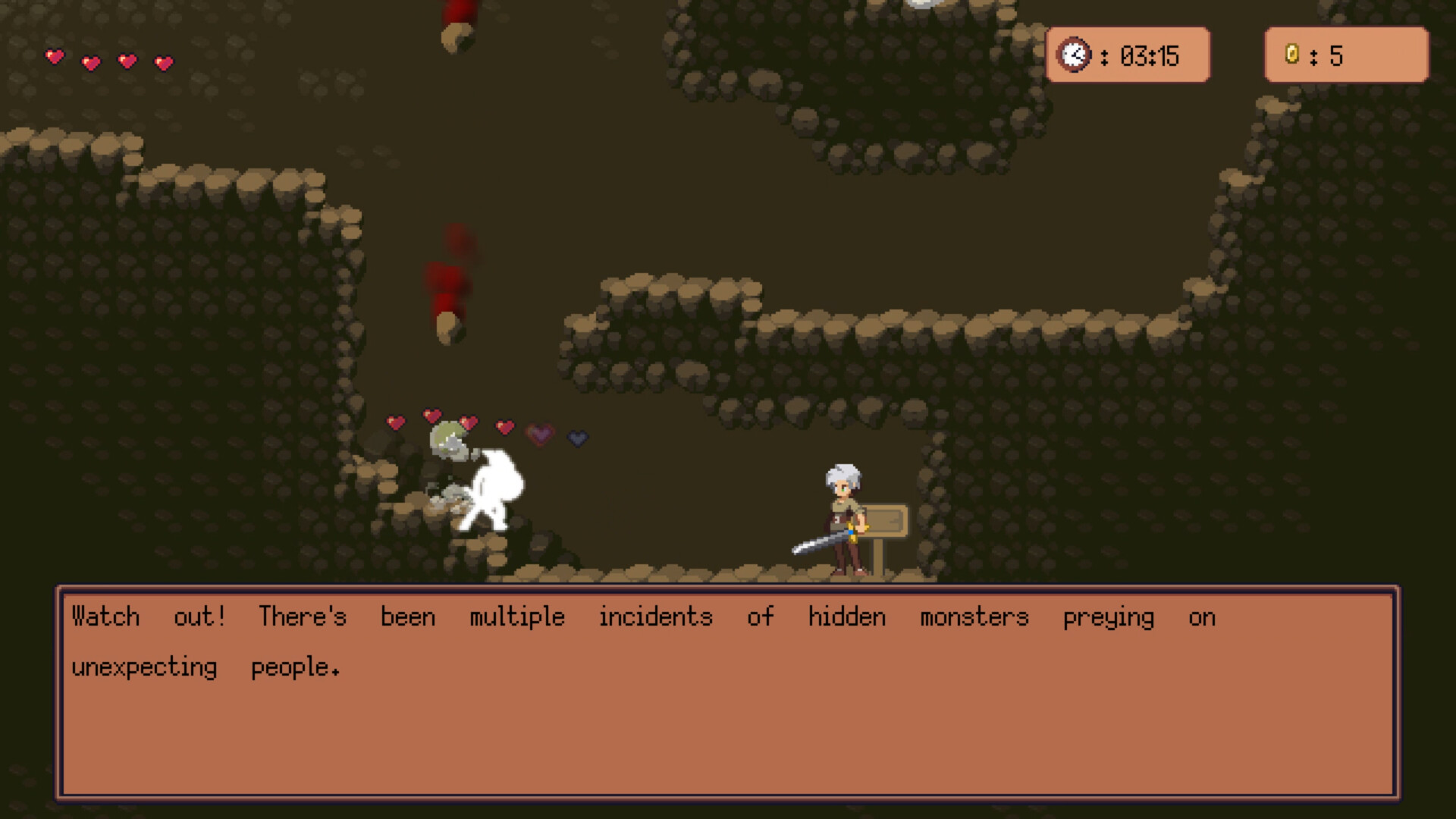Click the dialogue line reading 'unexpecting people.'
1456x819 pixels.
click(x=206, y=667)
